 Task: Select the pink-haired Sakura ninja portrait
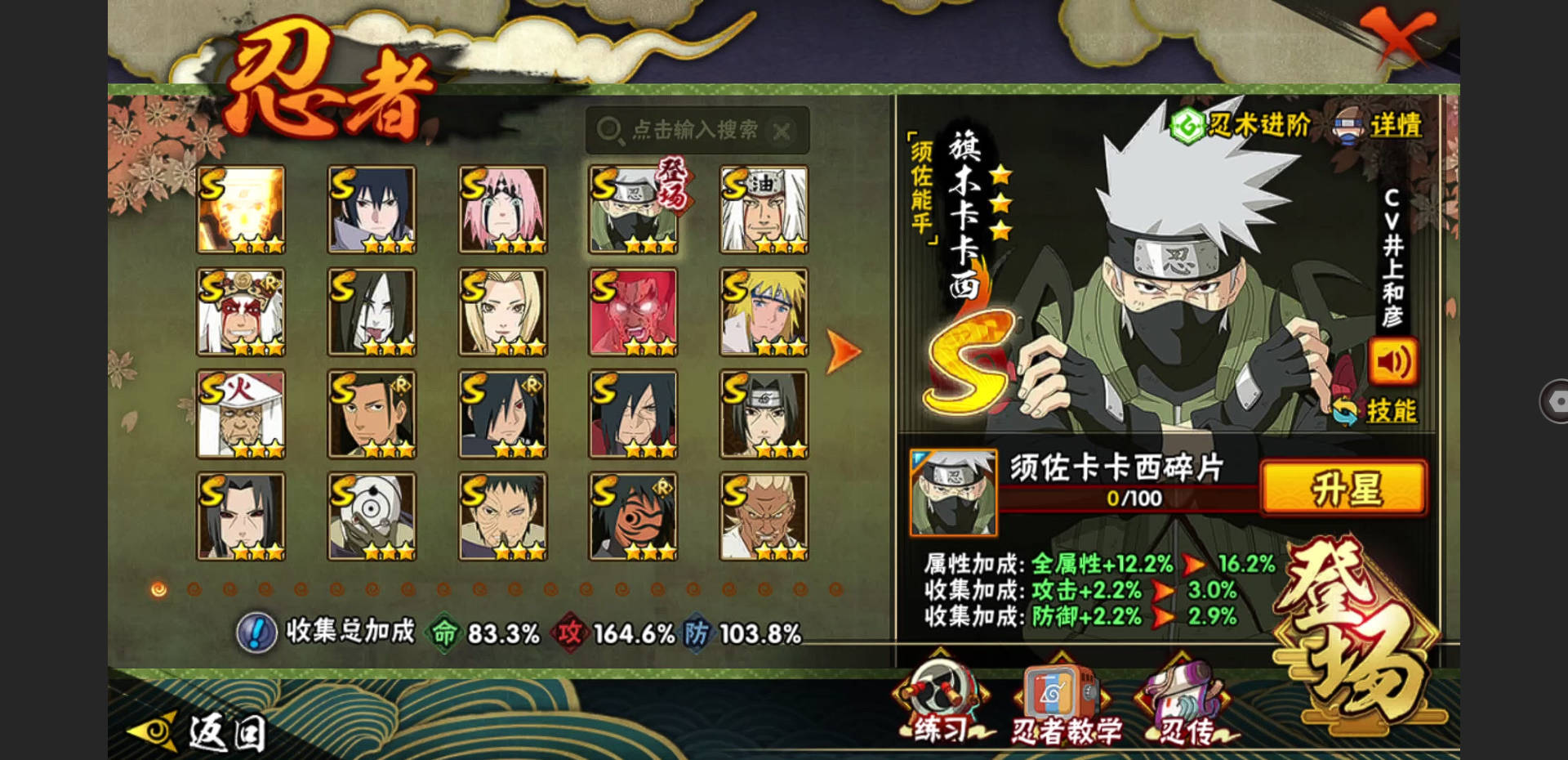(x=502, y=209)
